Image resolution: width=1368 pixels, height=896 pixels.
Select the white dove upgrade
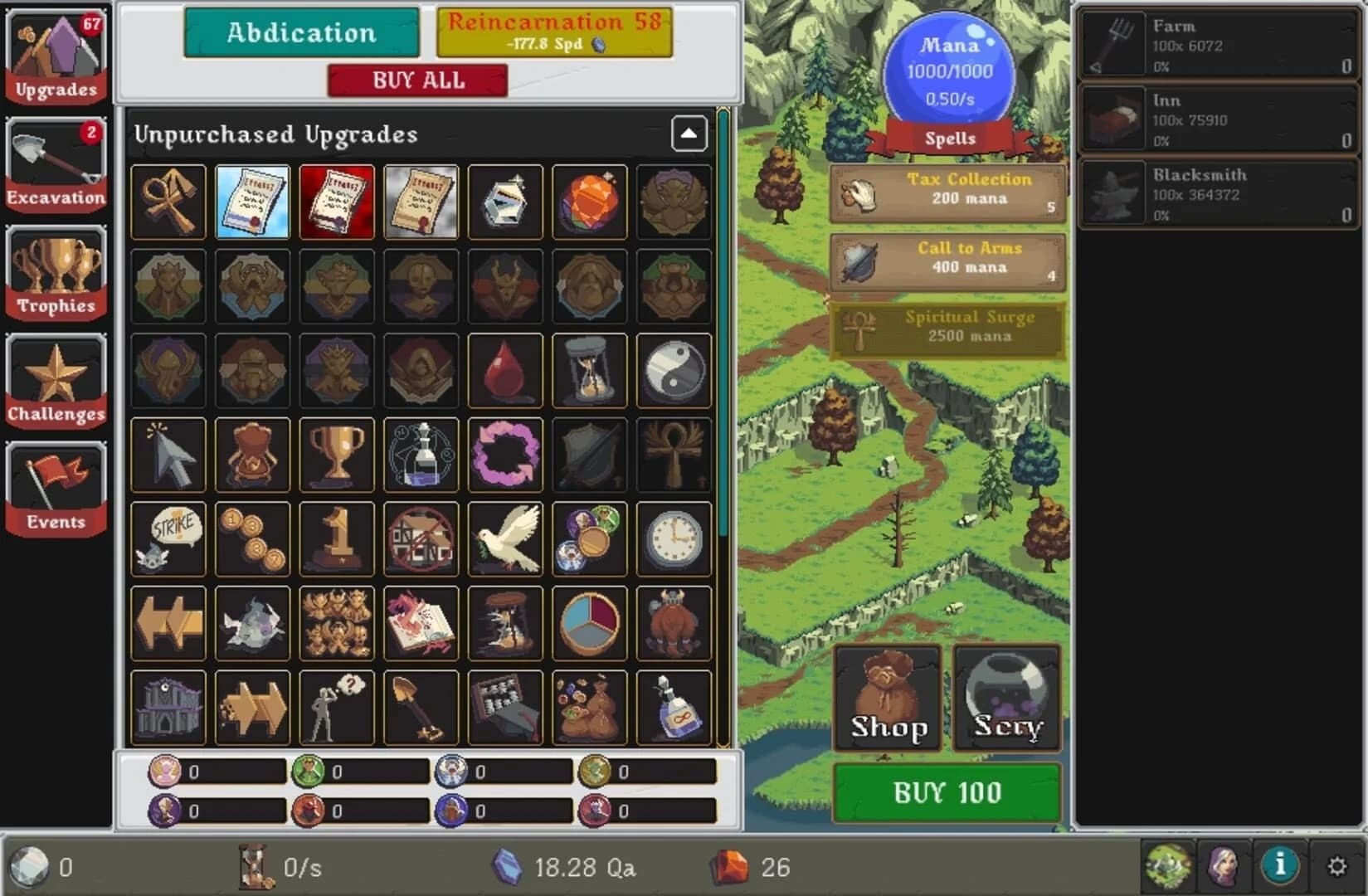504,540
